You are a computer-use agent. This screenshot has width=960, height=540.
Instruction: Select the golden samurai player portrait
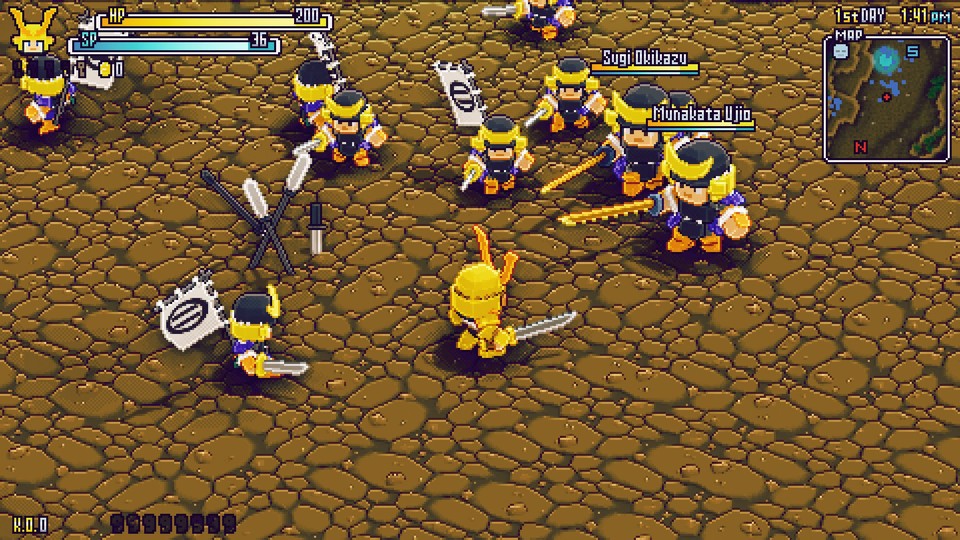coord(33,34)
